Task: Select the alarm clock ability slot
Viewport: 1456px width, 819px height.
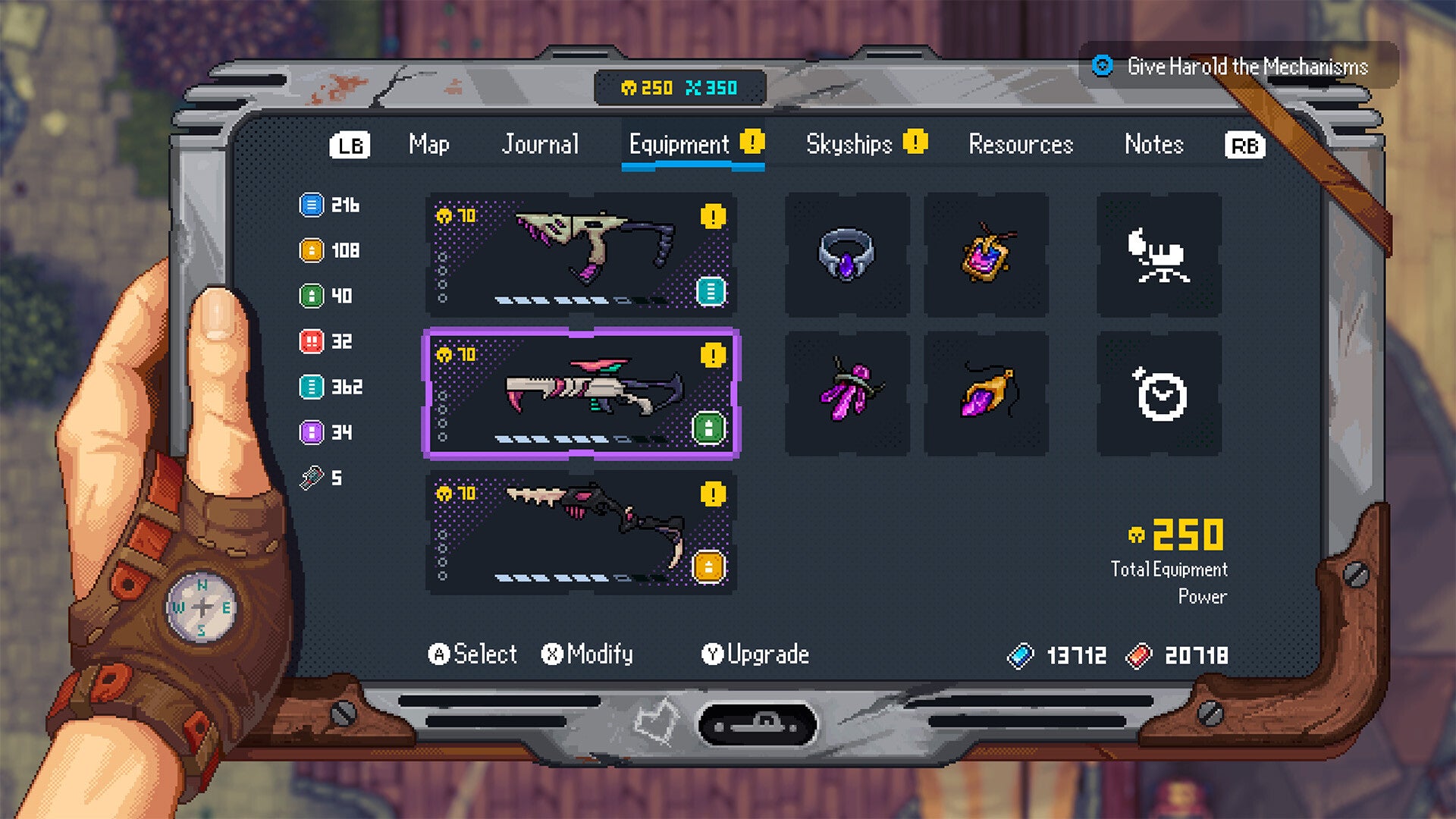Action: click(1159, 393)
